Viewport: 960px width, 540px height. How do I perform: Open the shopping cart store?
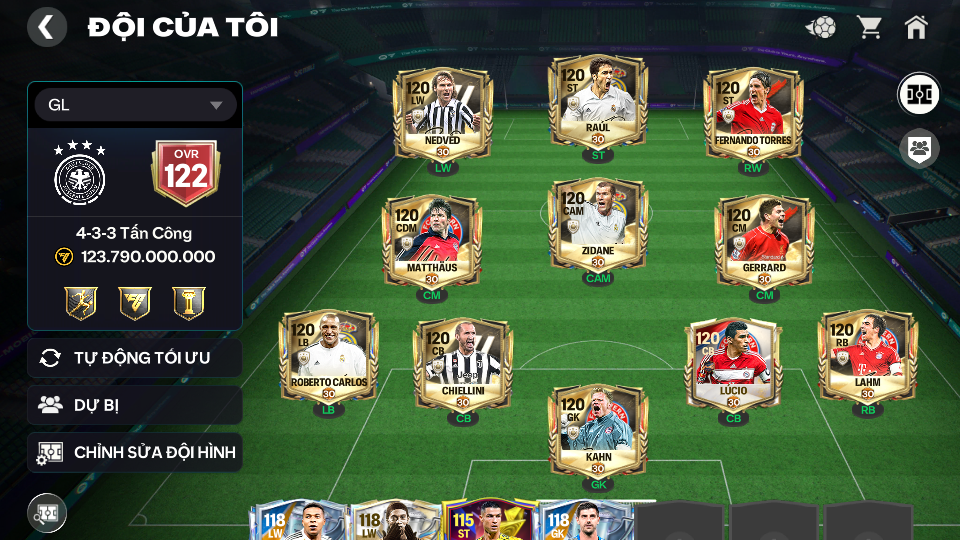[869, 27]
